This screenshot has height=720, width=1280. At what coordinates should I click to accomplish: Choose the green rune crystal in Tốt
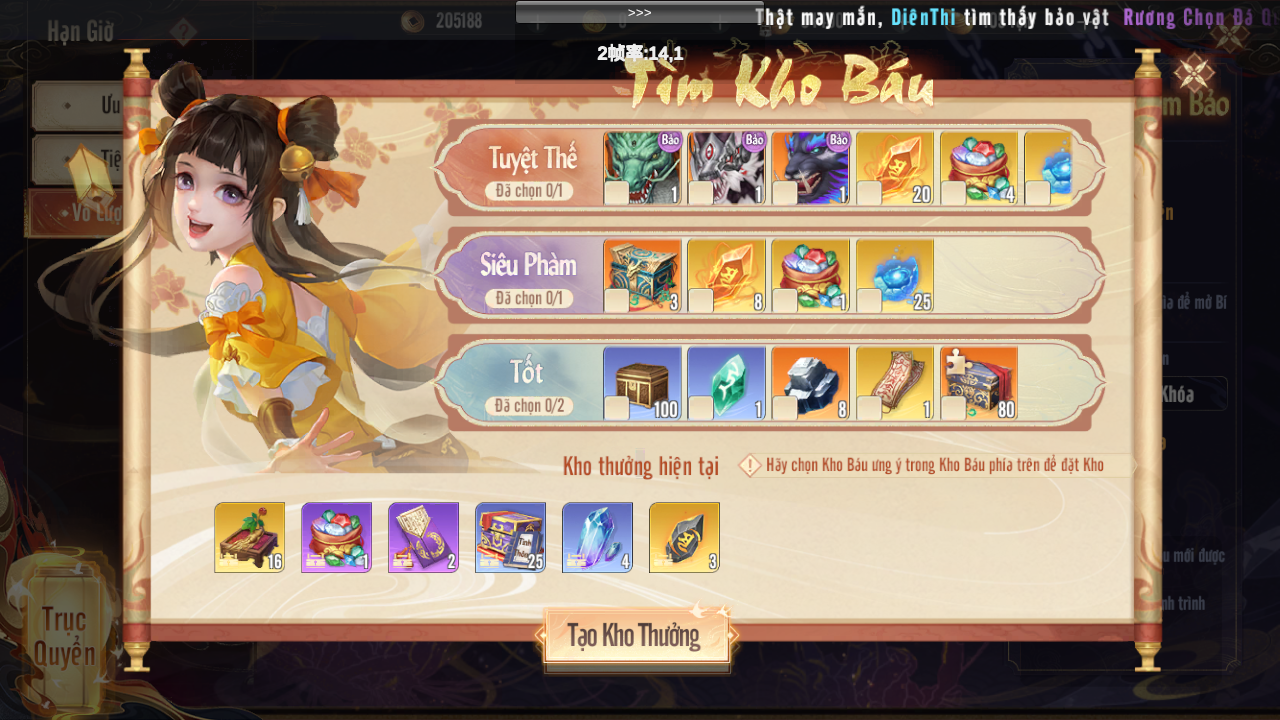click(x=726, y=383)
